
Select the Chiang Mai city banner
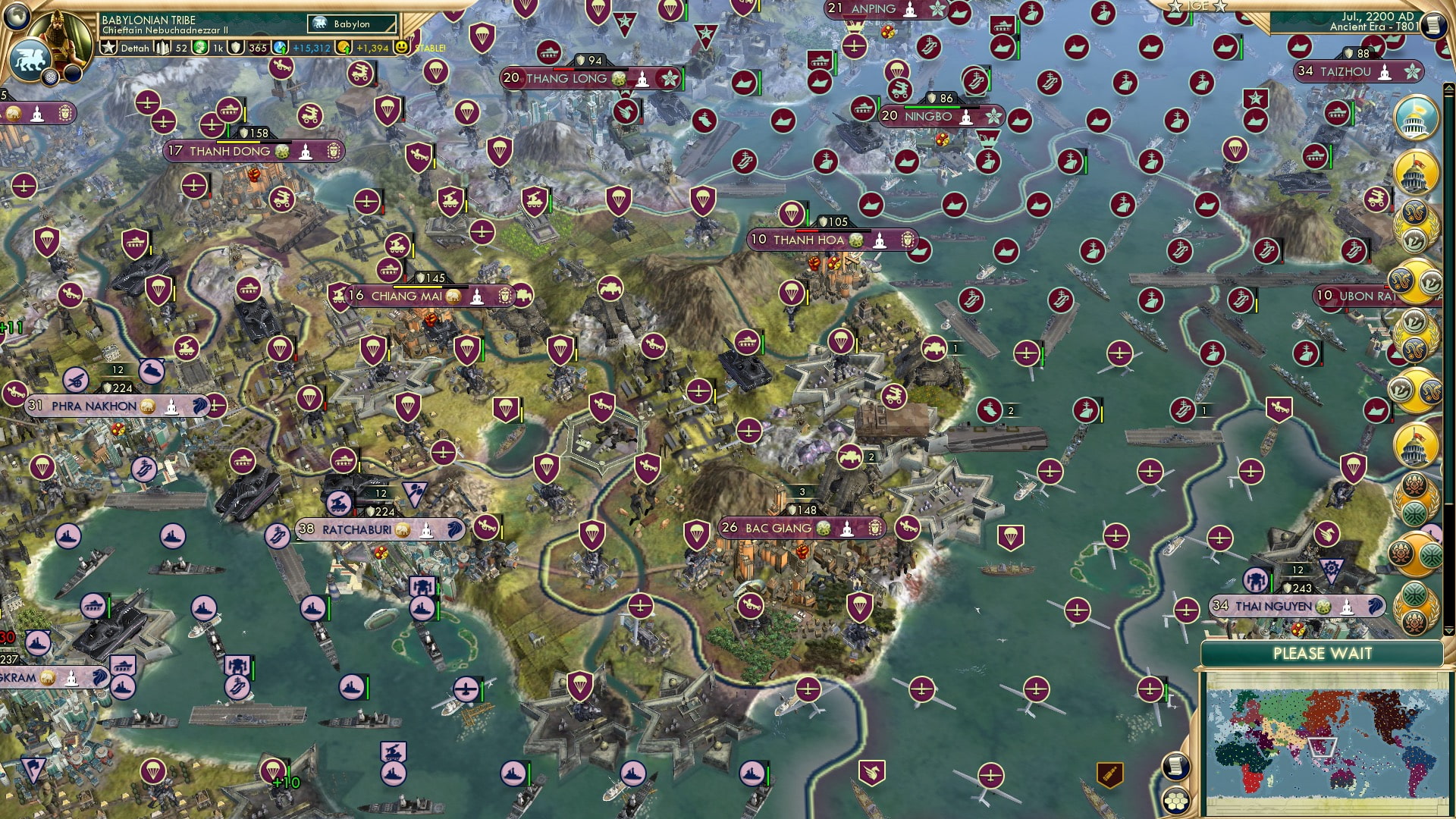point(409,296)
